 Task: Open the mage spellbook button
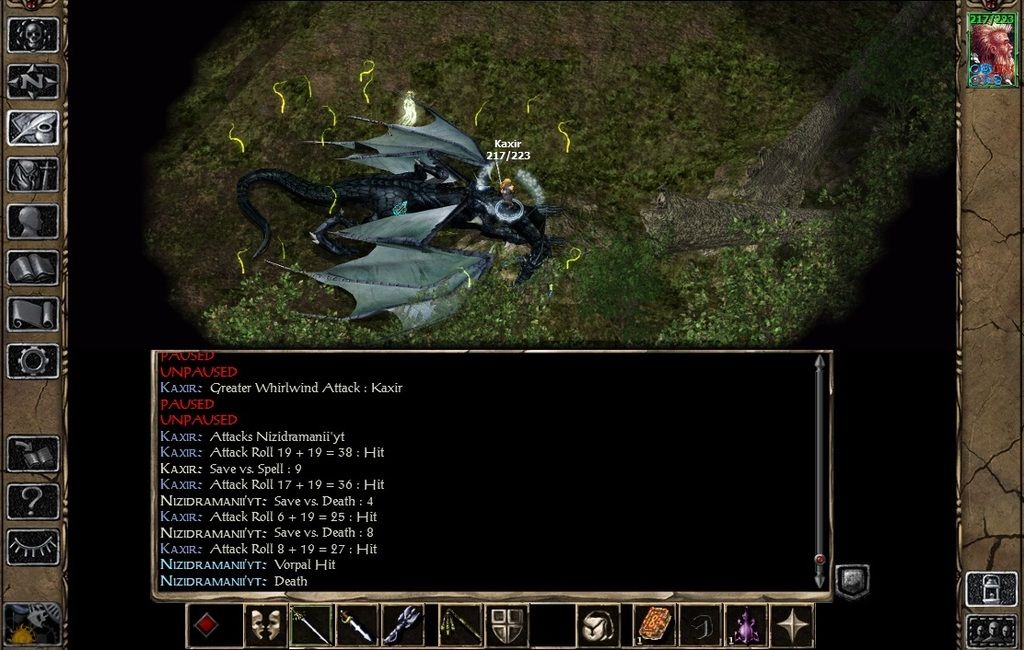(33, 267)
